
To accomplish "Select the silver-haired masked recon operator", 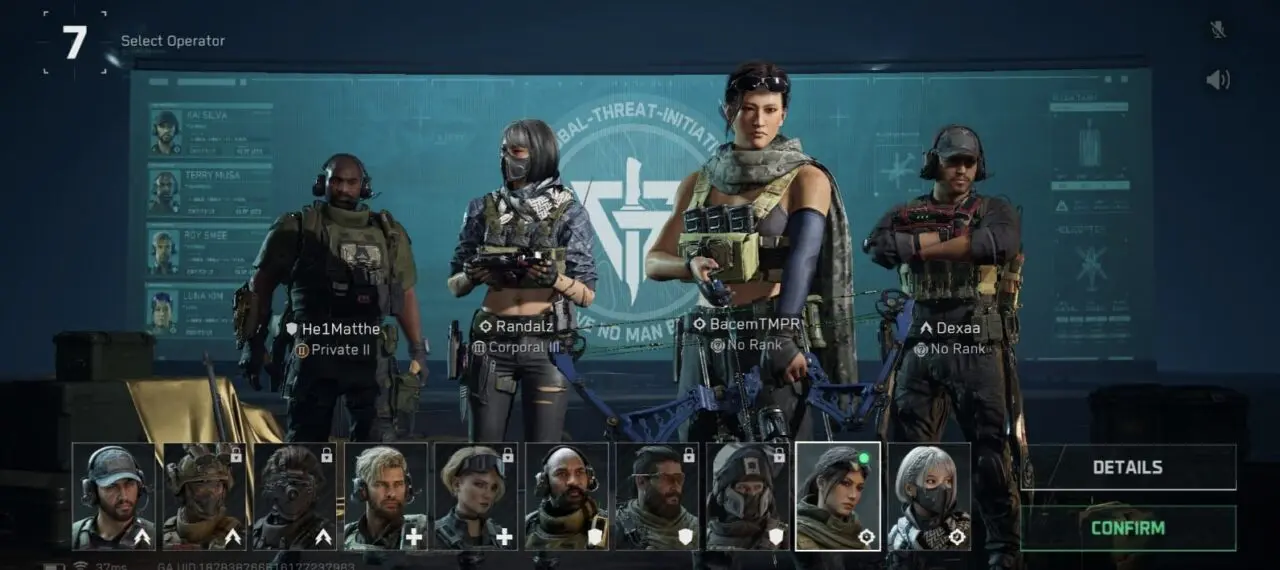I will point(929,496).
